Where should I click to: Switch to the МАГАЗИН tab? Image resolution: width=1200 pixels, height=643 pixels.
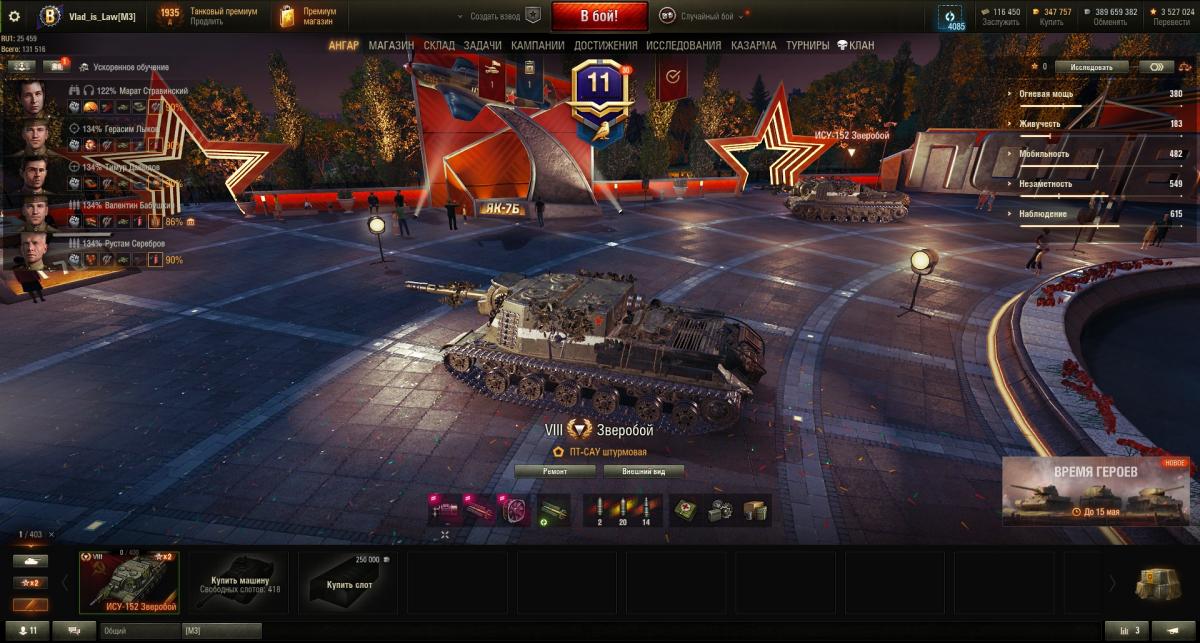point(391,45)
